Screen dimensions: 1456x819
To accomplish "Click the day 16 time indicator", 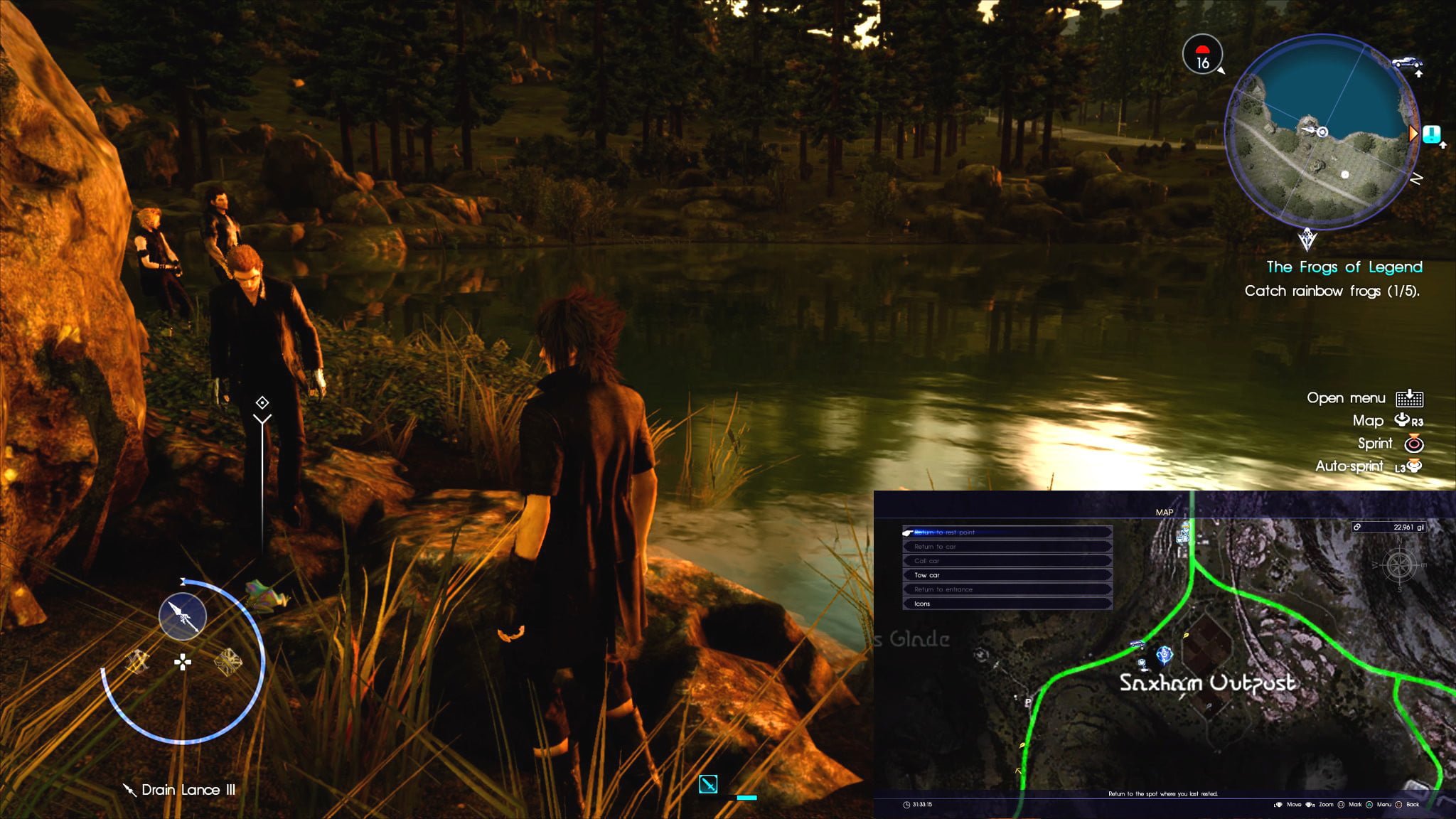I will tap(1202, 55).
